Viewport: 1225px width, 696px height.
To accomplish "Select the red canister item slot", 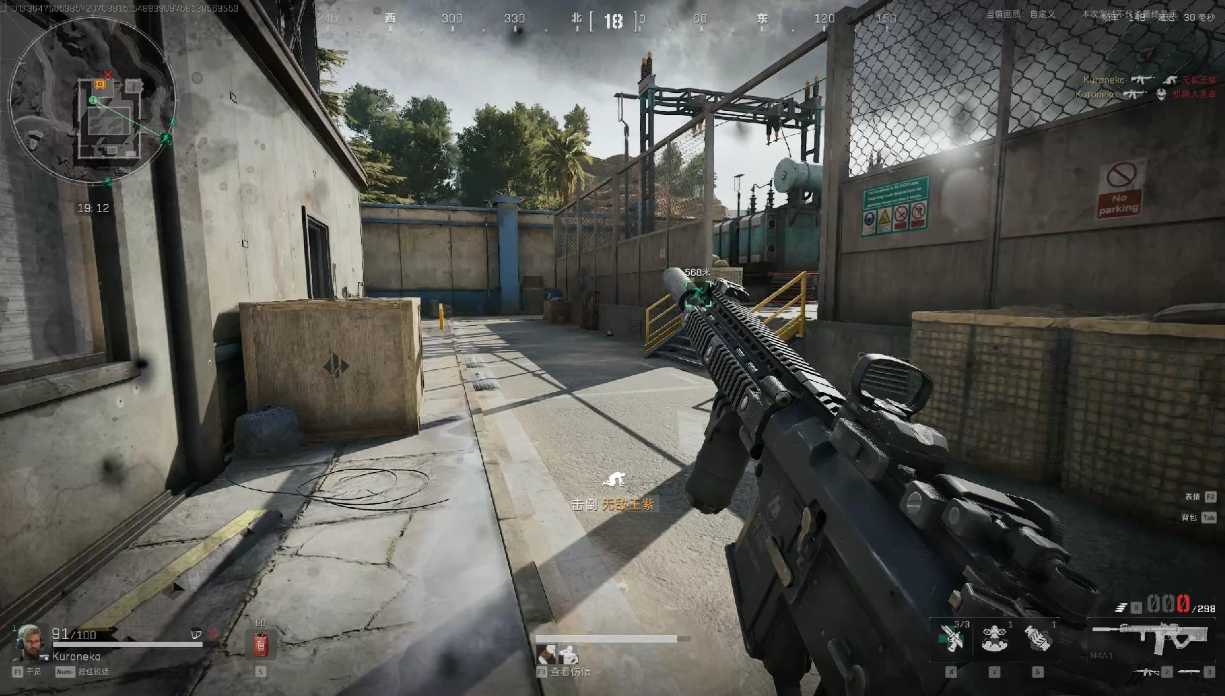I will coord(261,644).
